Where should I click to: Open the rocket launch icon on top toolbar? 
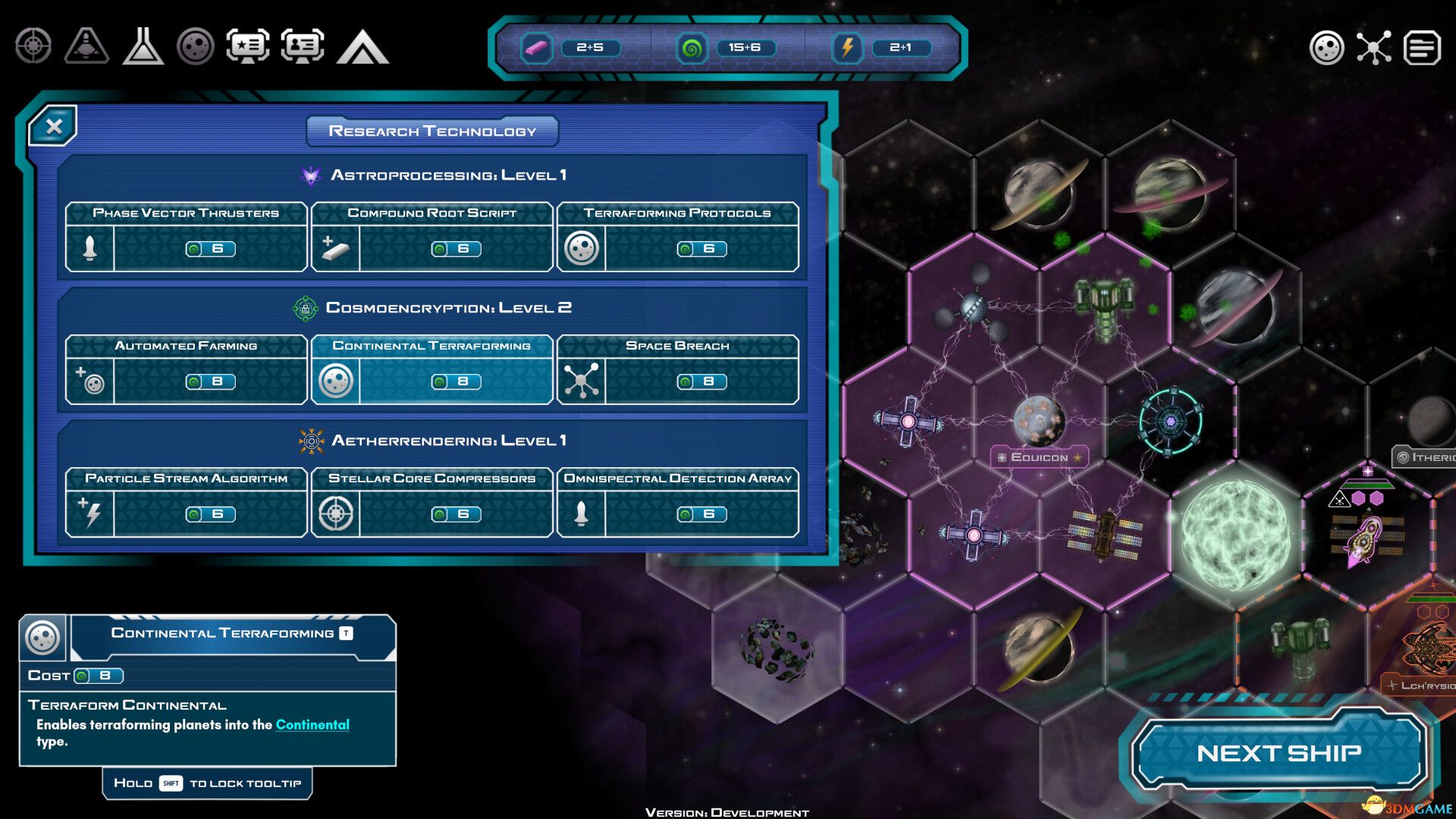pos(86,47)
